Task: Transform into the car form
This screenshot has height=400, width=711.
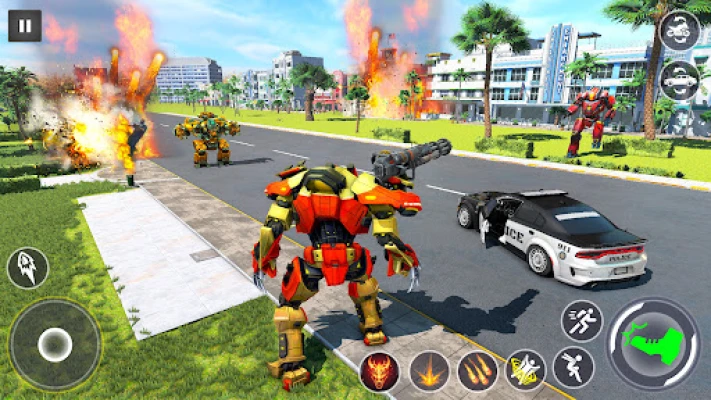Action: tap(680, 80)
